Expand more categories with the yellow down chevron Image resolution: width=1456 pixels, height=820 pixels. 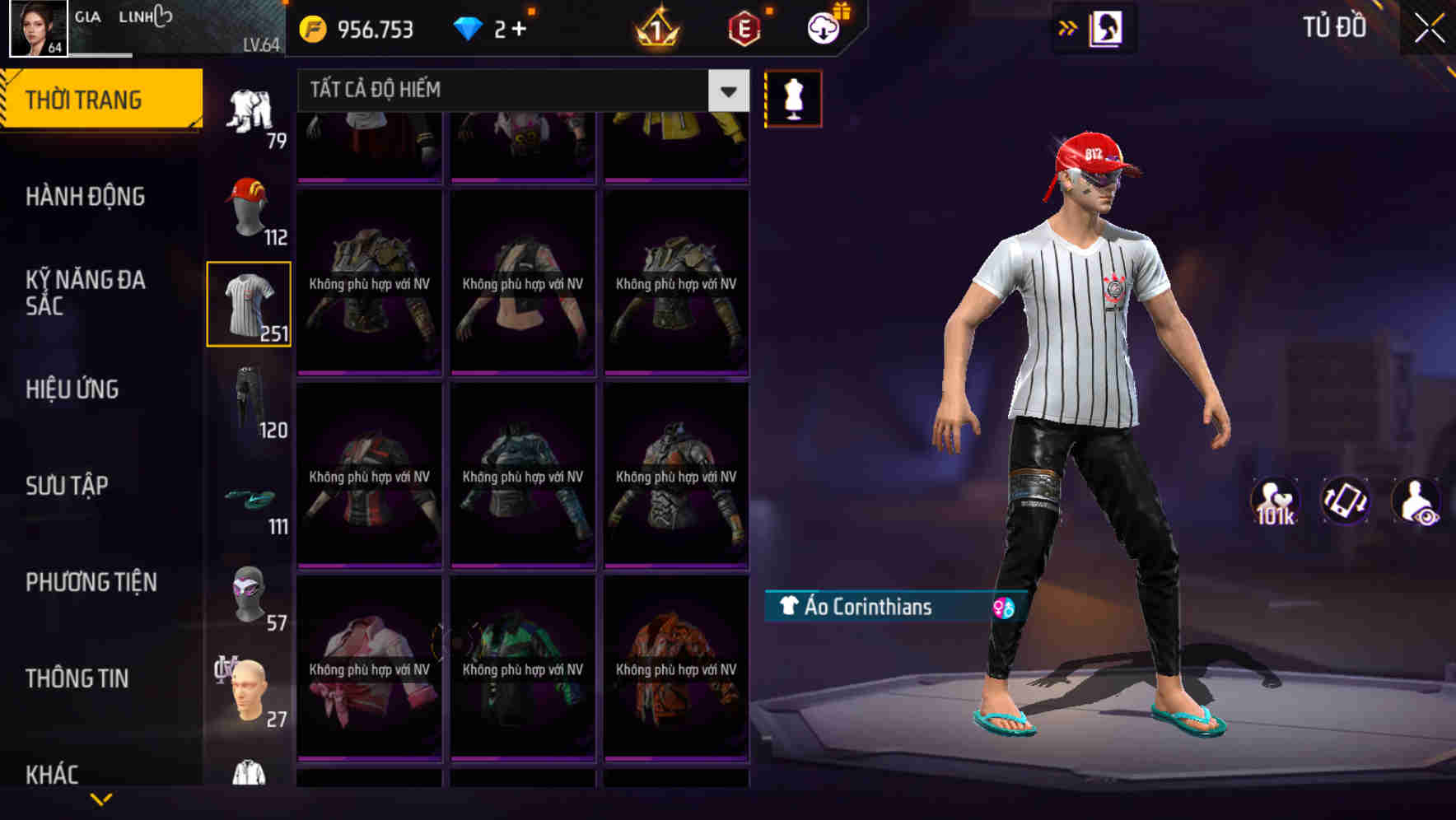coord(100,800)
